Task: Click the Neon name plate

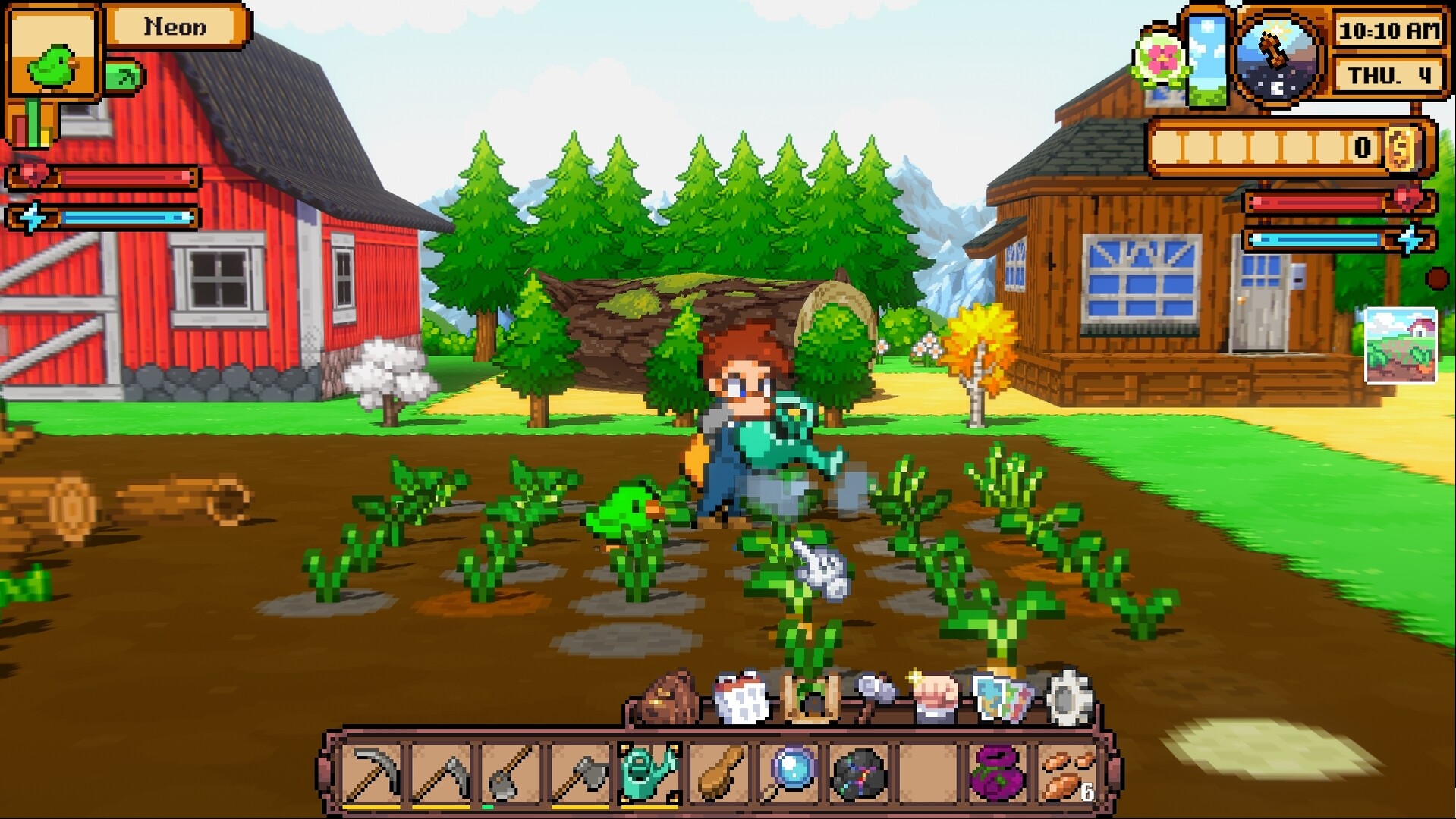Action: [x=175, y=27]
